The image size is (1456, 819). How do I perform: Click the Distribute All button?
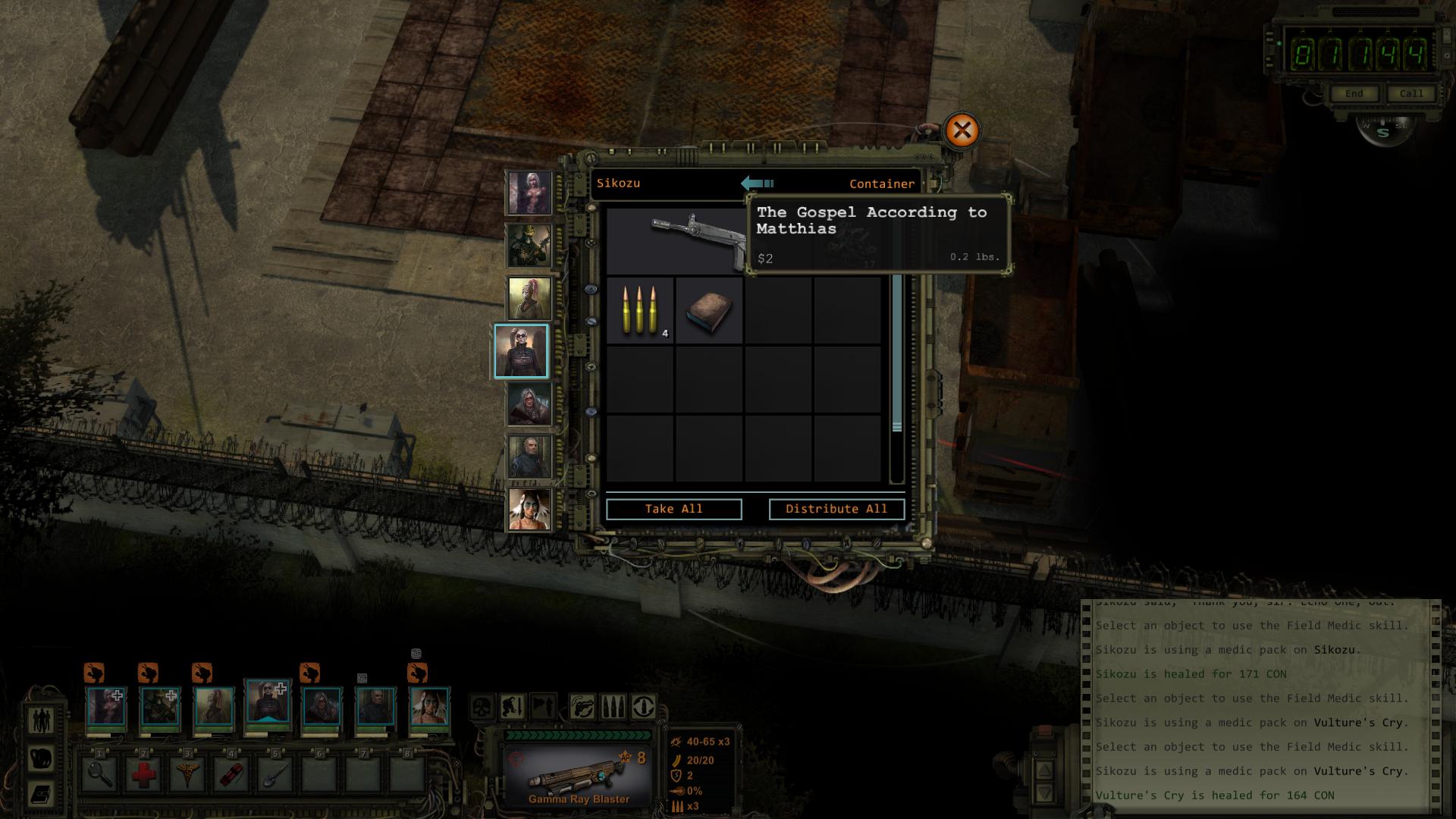(x=836, y=509)
